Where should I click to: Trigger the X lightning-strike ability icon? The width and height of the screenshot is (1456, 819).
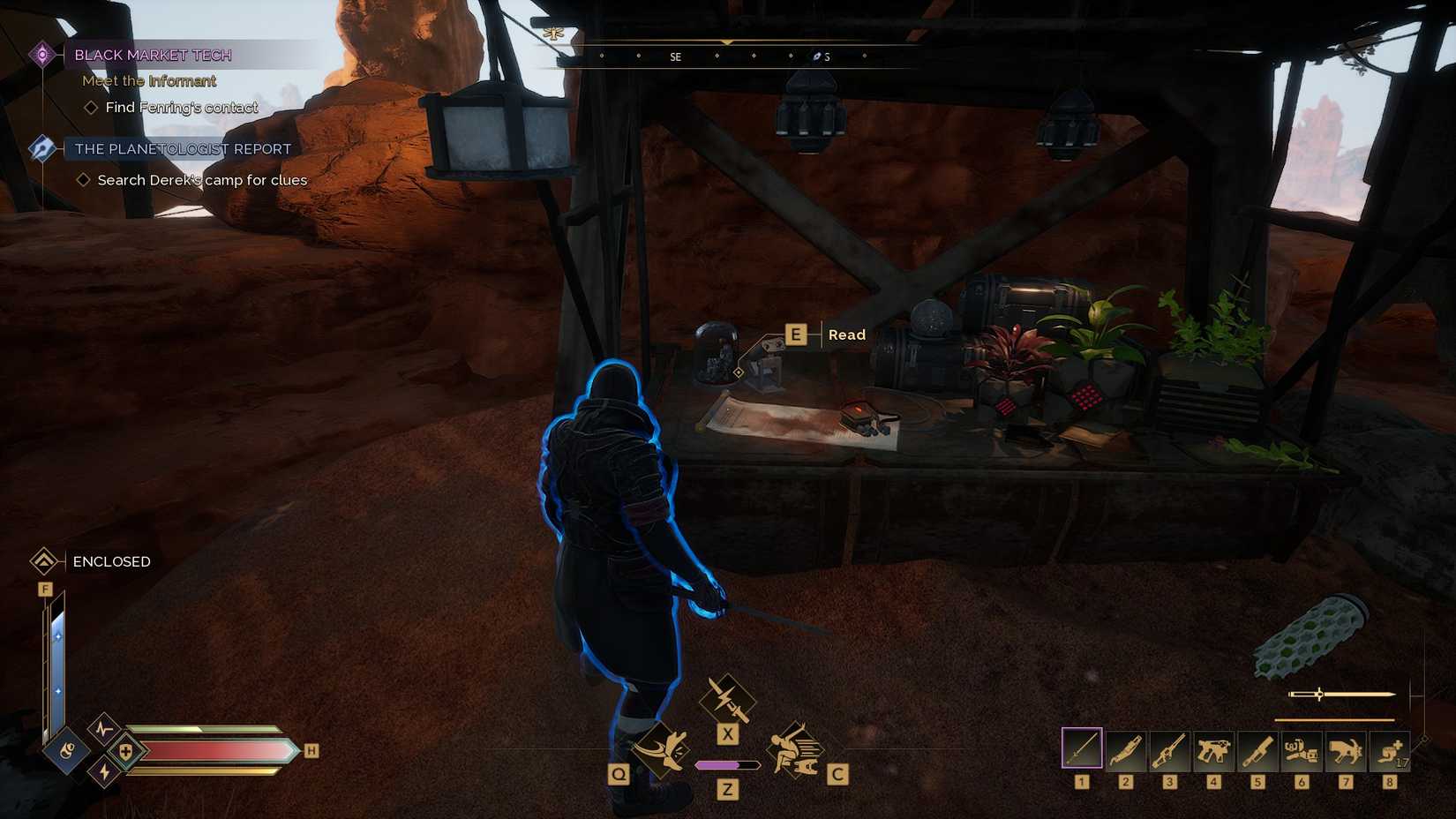tap(728, 697)
